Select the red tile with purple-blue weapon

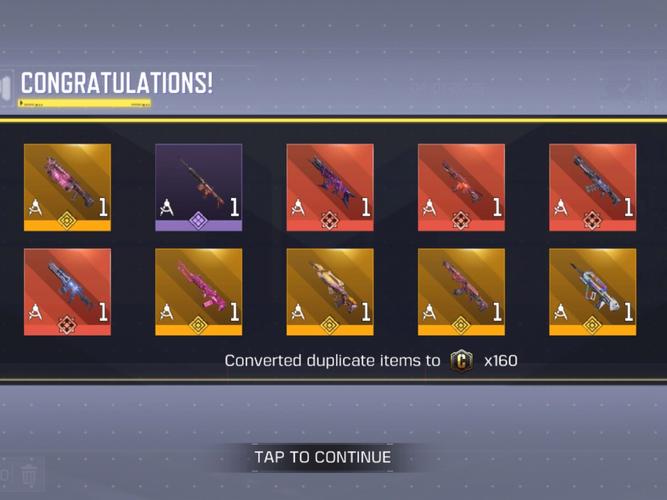coord(329,187)
